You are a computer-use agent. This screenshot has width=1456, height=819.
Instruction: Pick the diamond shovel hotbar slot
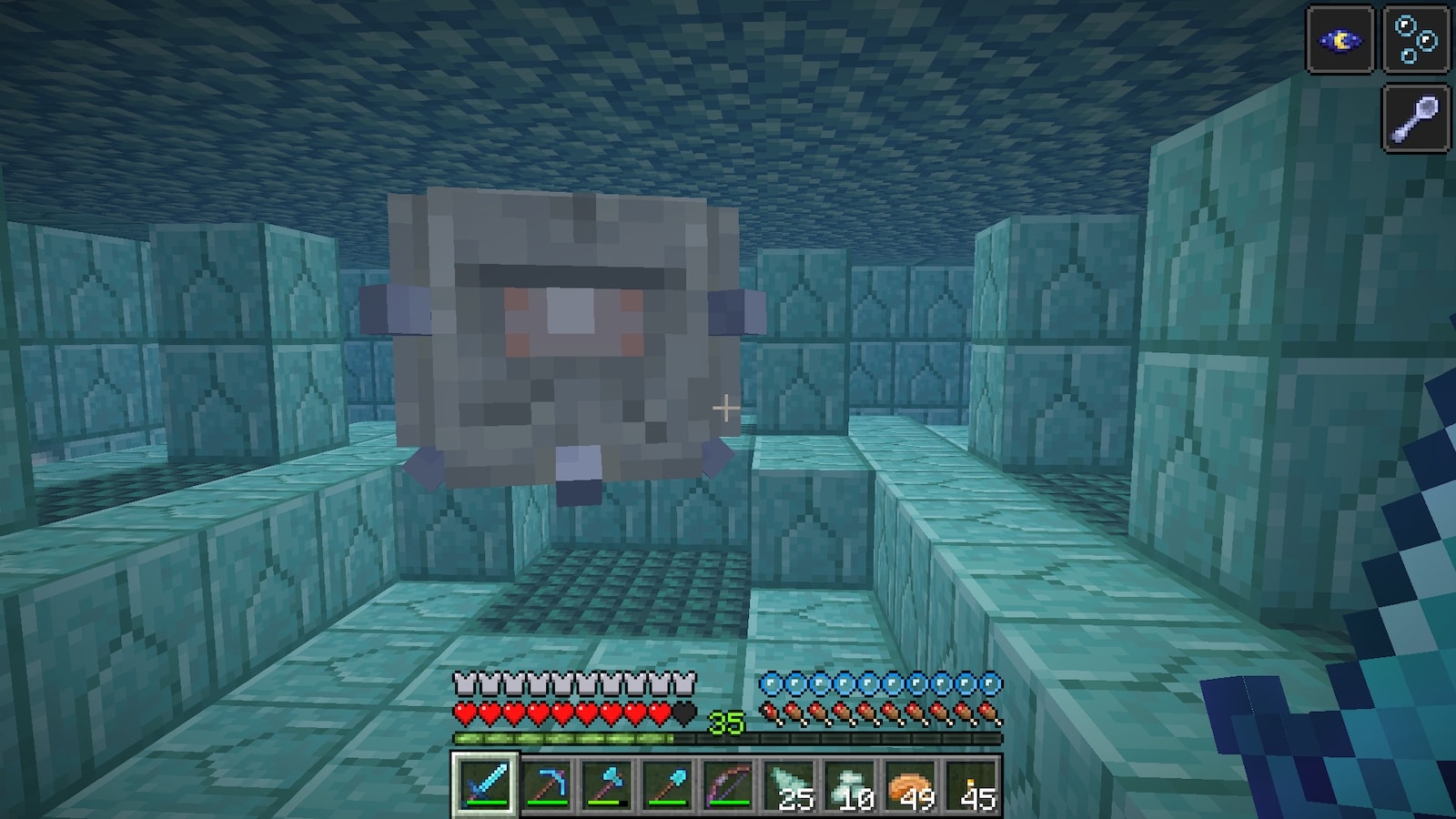click(x=668, y=784)
